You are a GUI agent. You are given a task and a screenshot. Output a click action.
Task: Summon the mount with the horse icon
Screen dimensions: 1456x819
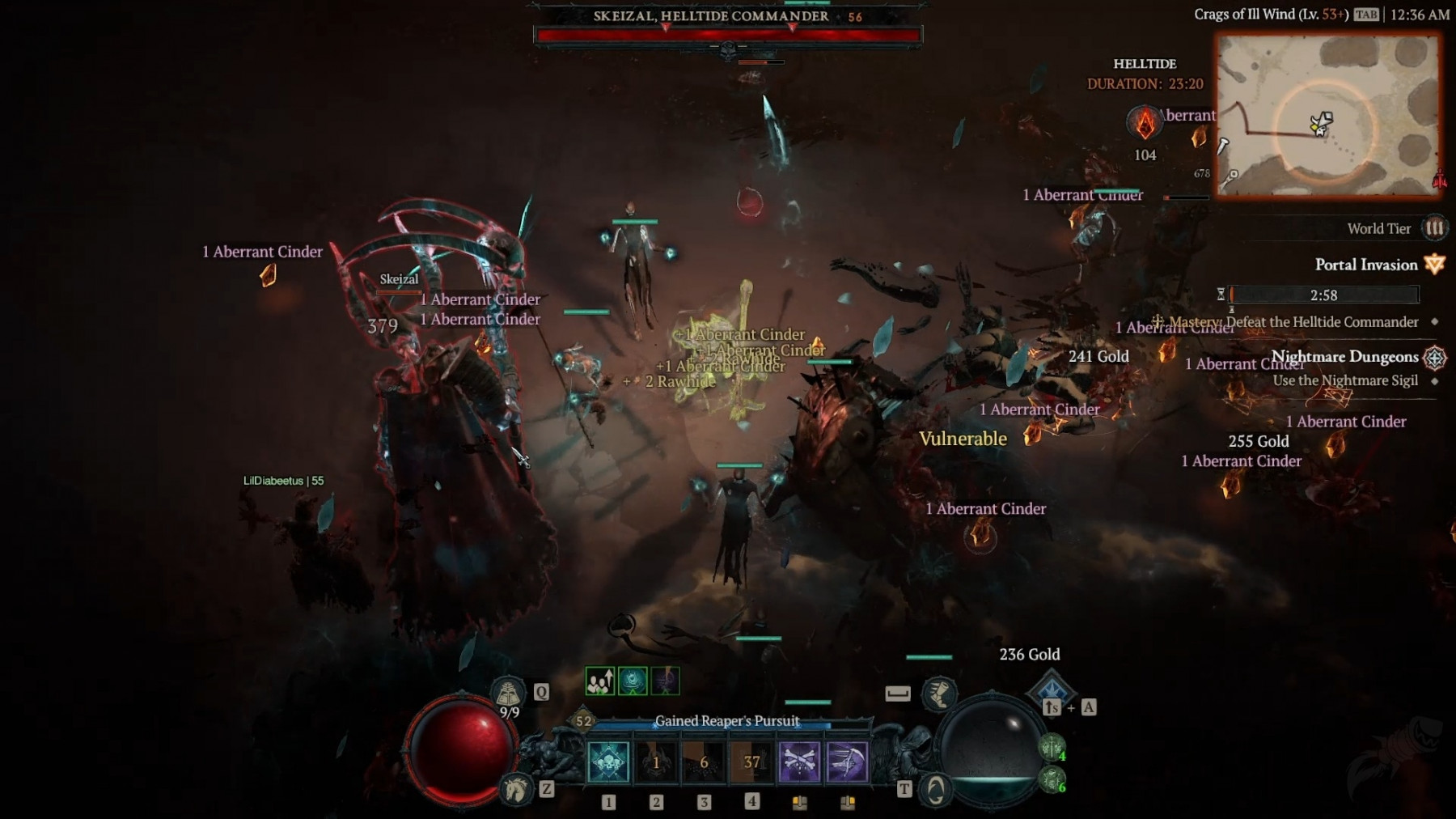(x=515, y=788)
